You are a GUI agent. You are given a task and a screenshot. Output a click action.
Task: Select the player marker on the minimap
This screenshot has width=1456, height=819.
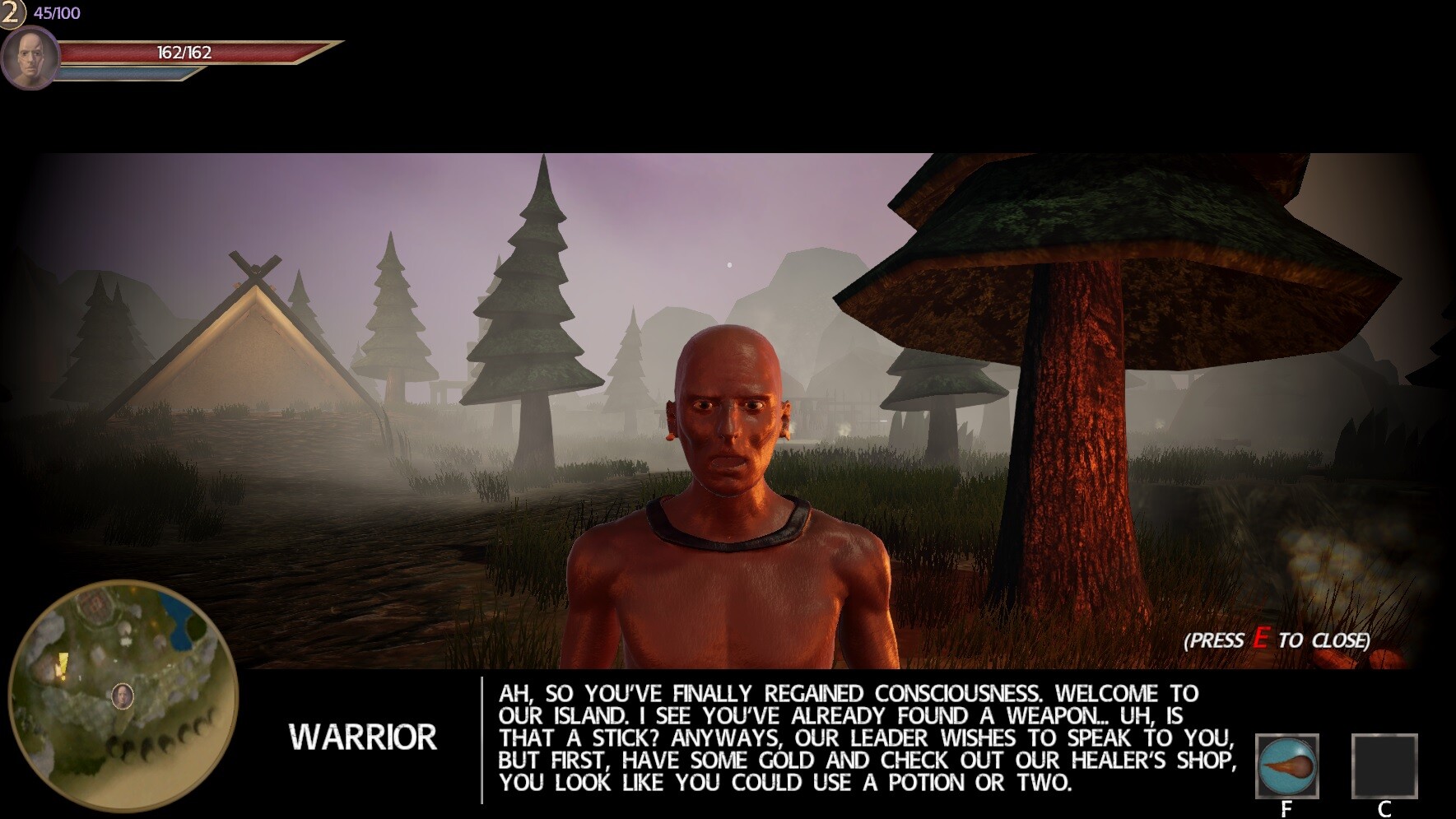pyautogui.click(x=122, y=697)
